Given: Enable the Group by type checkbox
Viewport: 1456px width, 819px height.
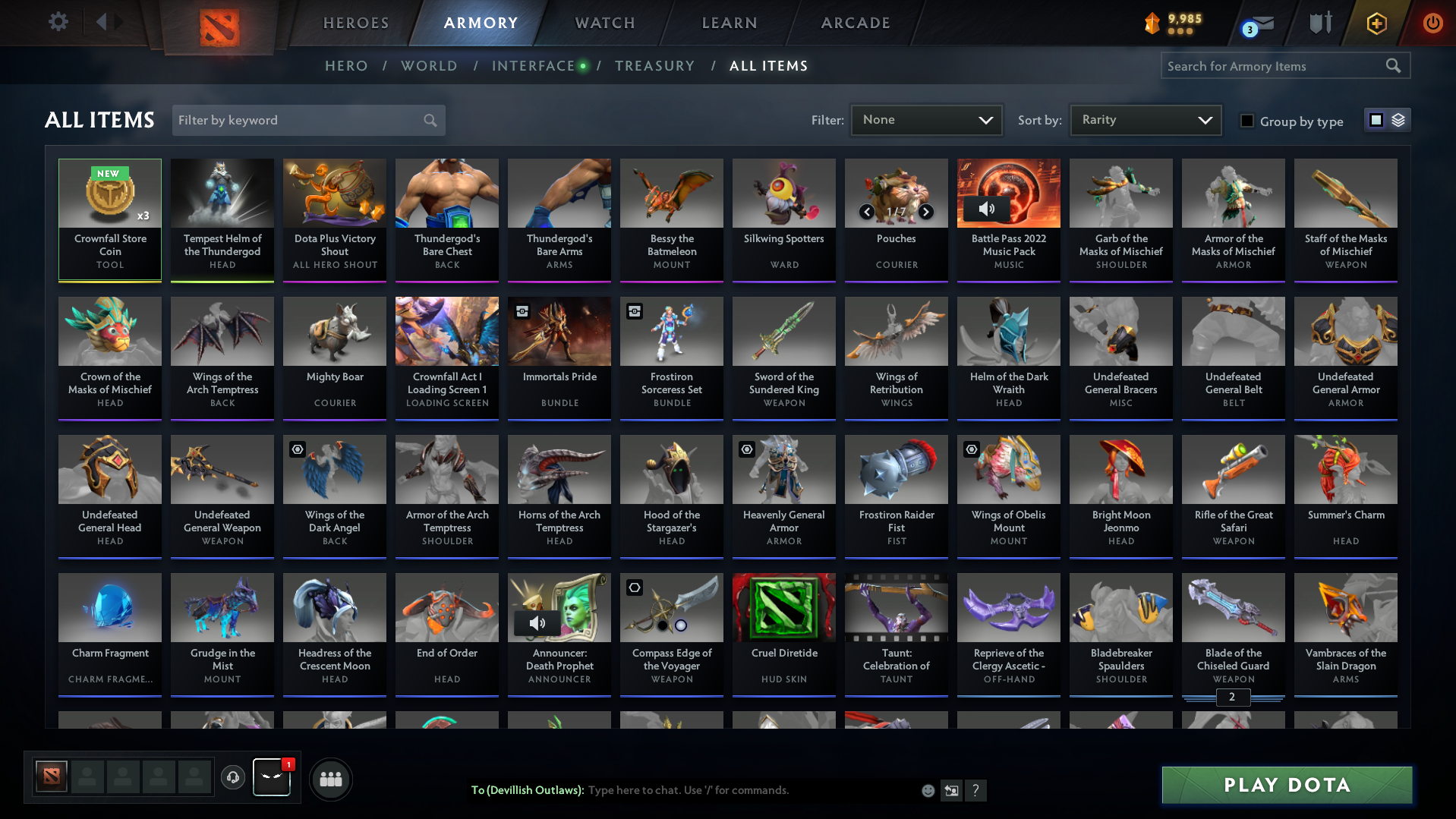Looking at the screenshot, I should click(x=1246, y=120).
